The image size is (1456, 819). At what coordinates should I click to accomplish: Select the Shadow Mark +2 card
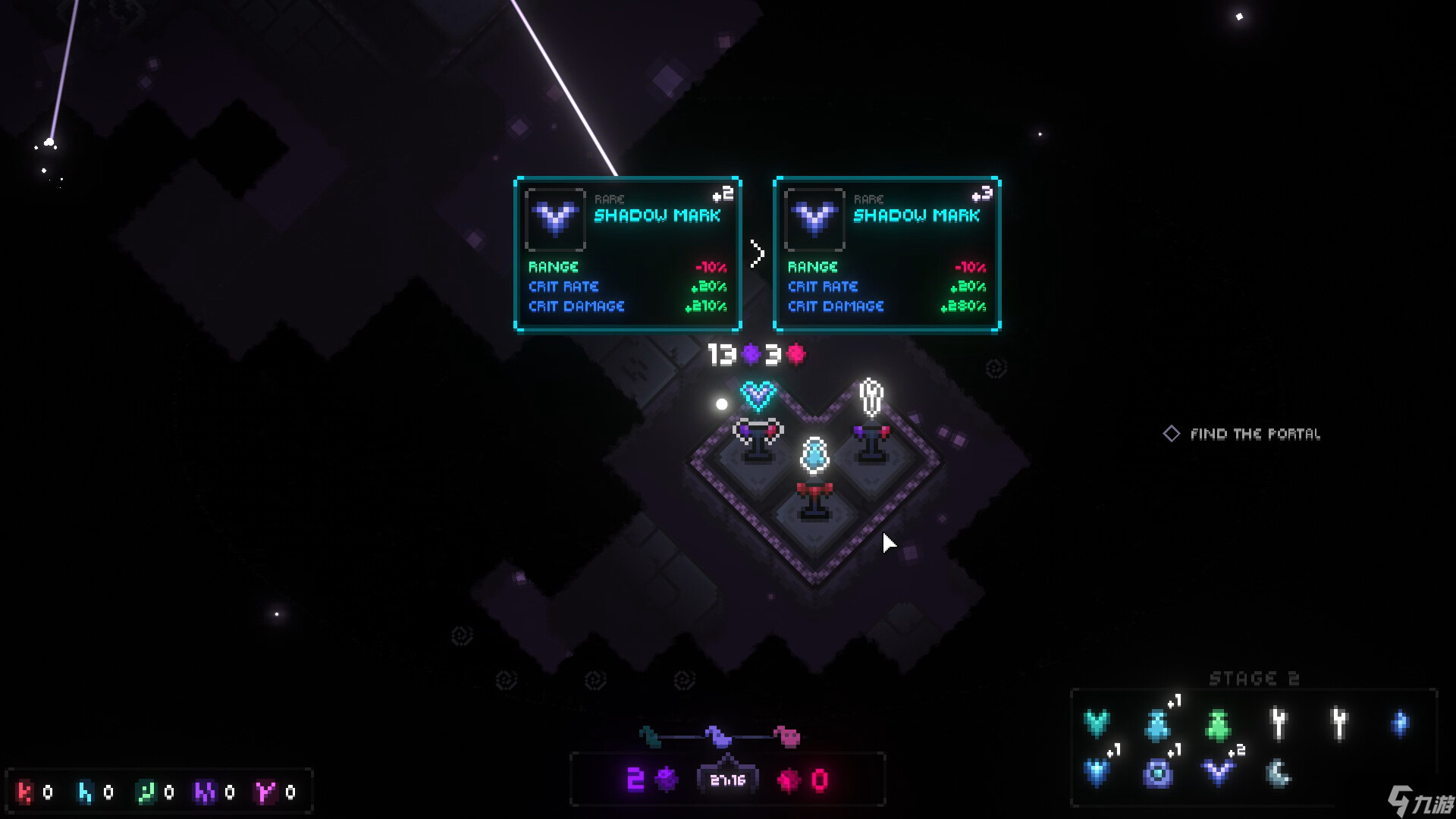(627, 254)
